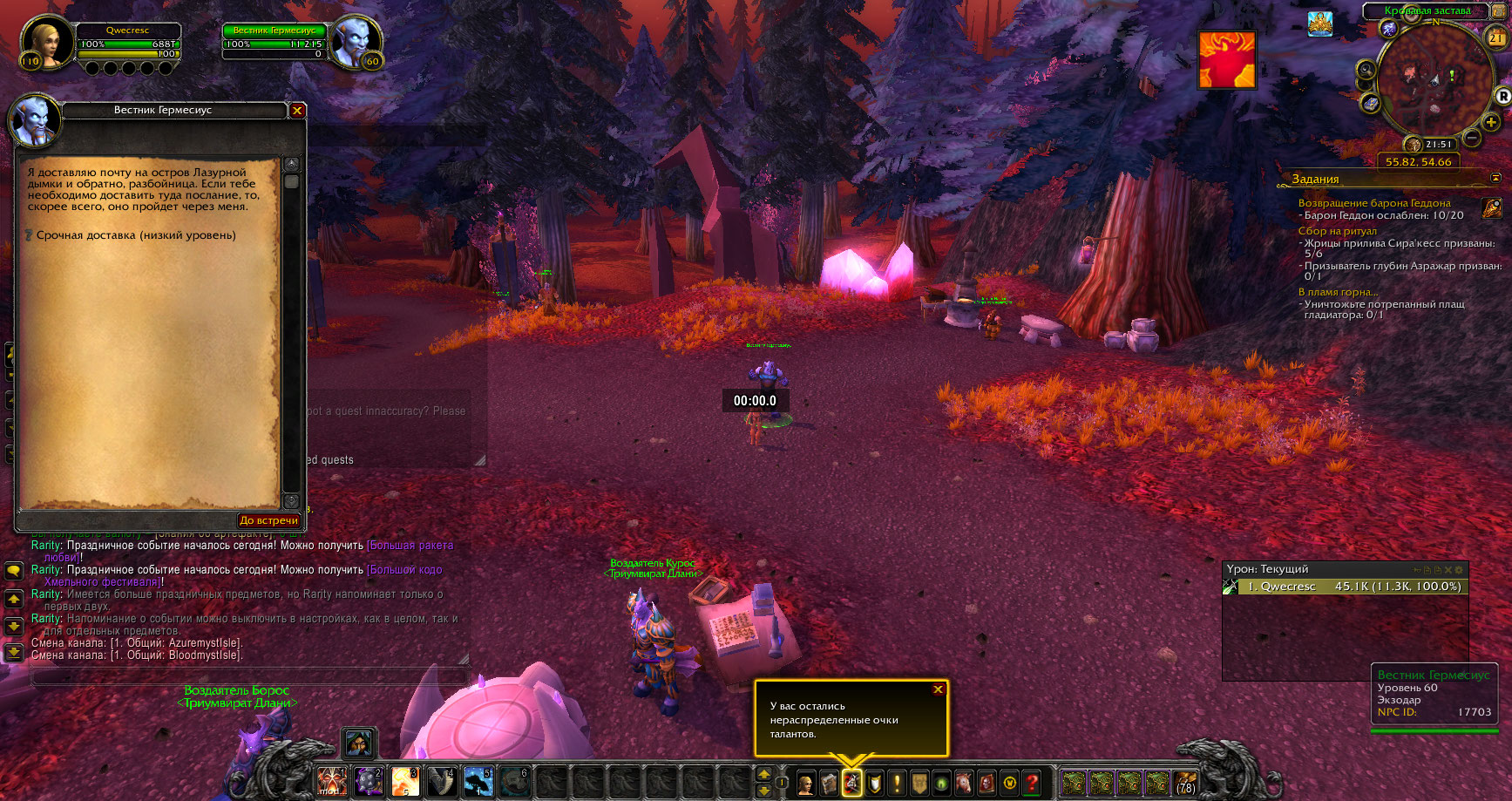Viewport: 1512px width, 801px height.
Task: Open the talents micro menu button
Action: pyautogui.click(x=852, y=783)
